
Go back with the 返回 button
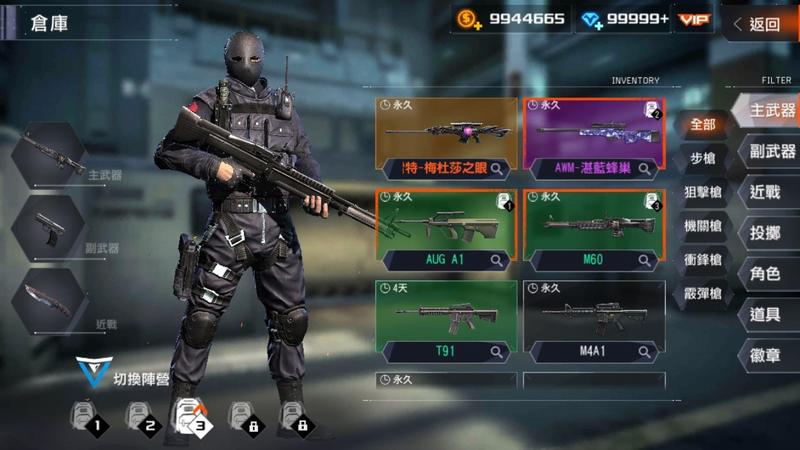762,24
